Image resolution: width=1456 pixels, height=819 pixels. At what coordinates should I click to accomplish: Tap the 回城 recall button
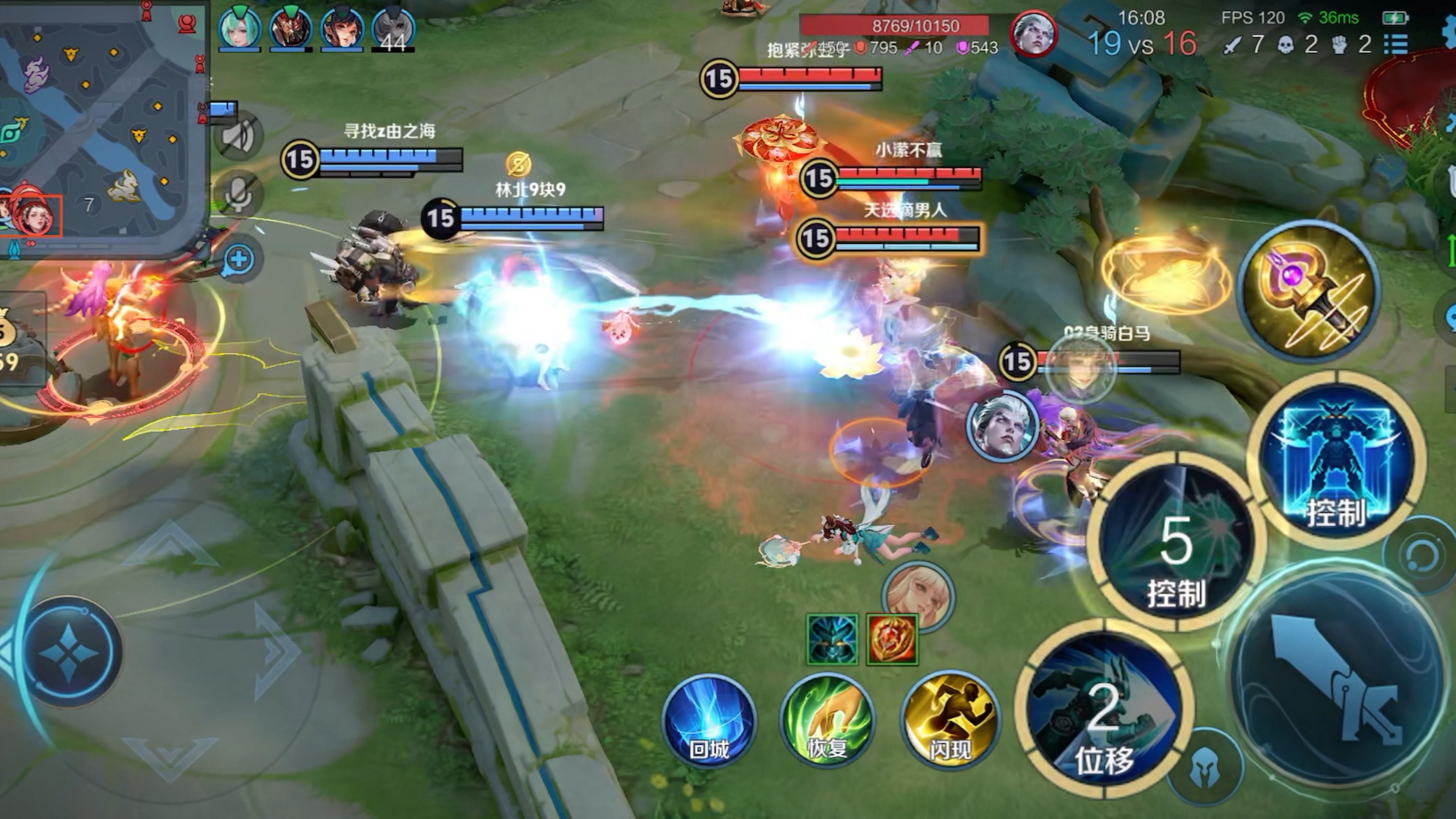point(709,721)
